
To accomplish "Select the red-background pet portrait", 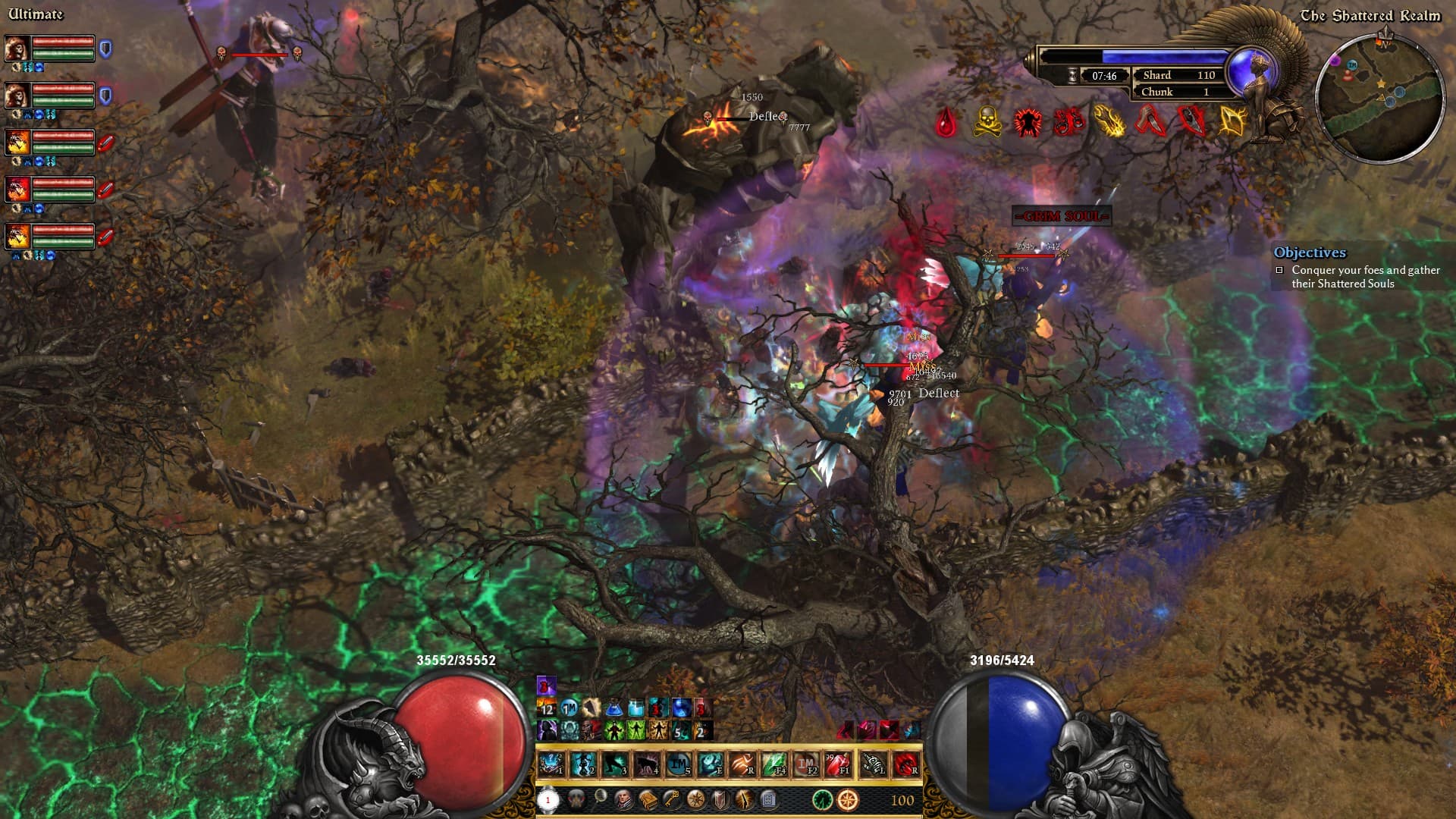I will [x=17, y=189].
